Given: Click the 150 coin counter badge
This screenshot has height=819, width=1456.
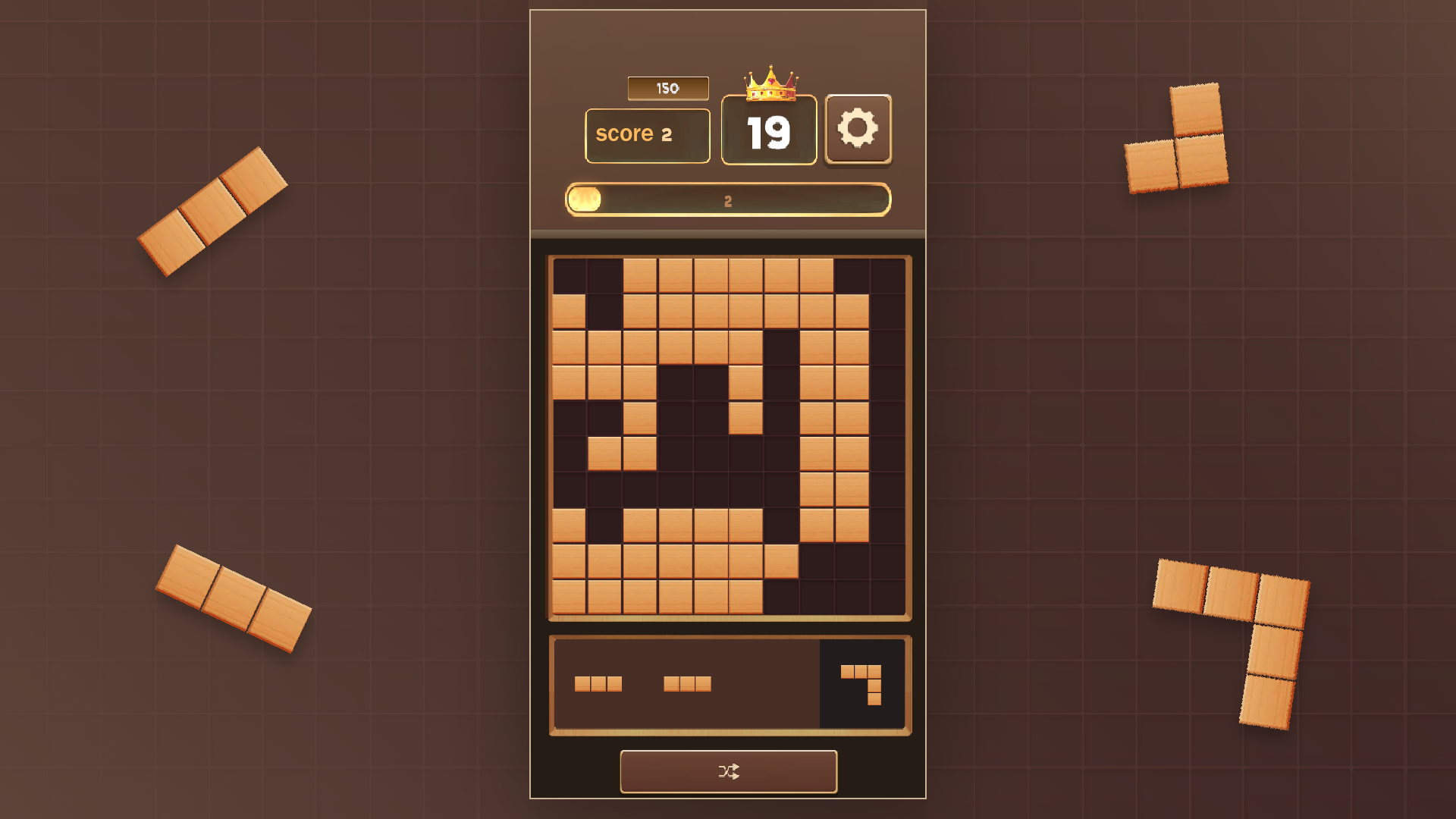Looking at the screenshot, I should pos(667,88).
